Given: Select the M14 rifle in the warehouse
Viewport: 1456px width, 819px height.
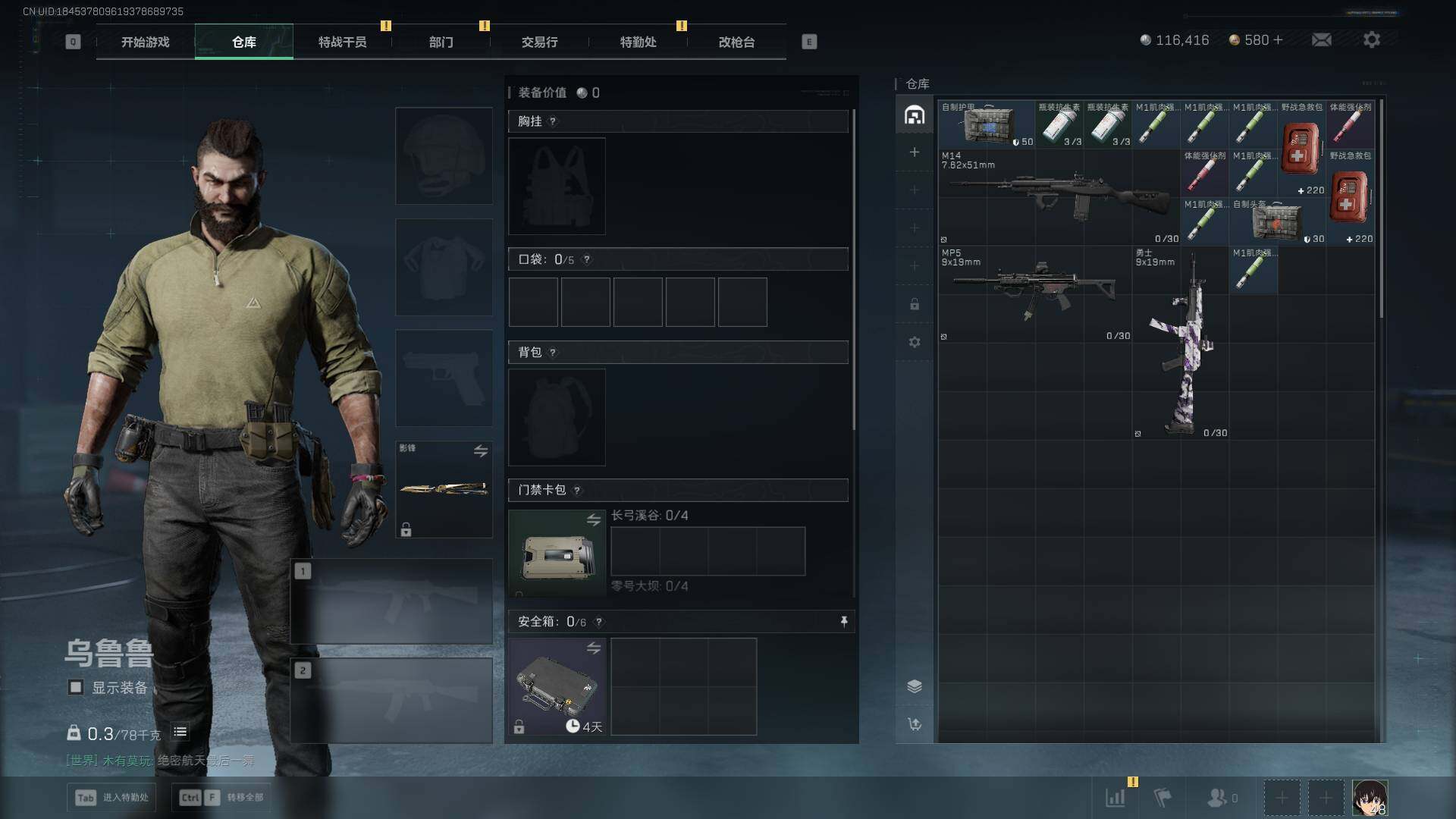Looking at the screenshot, I should coord(1058,196).
